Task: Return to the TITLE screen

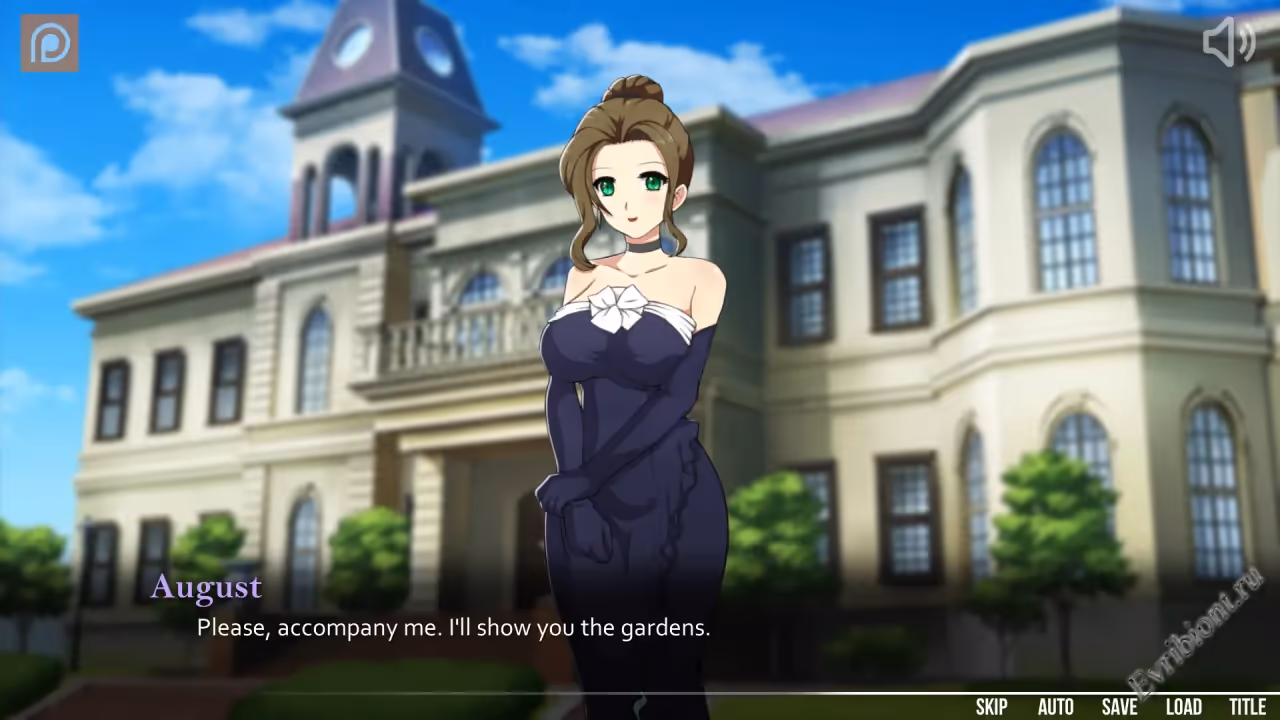Action: click(1247, 707)
